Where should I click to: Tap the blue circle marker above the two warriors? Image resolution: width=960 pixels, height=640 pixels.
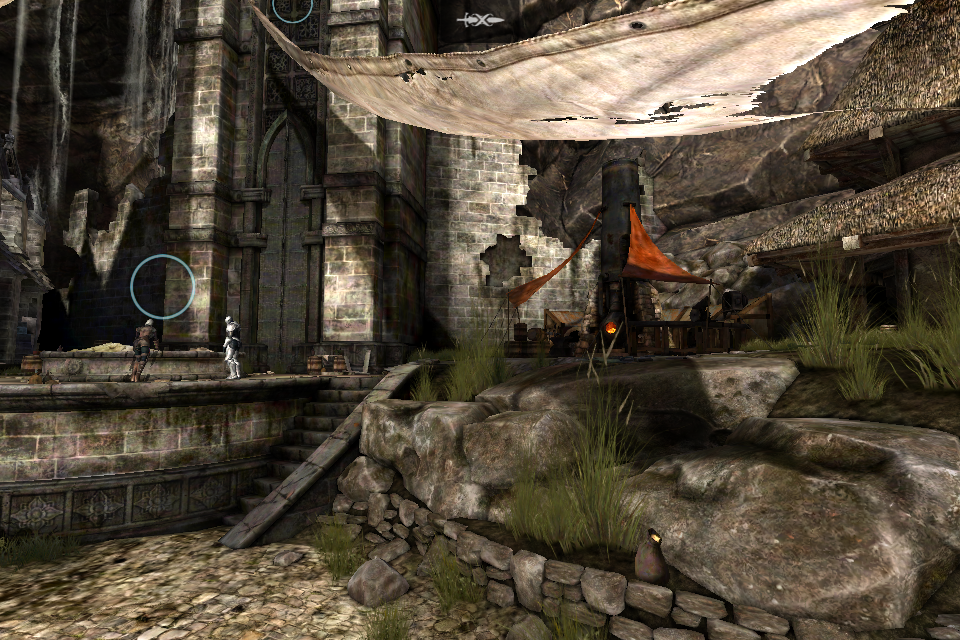point(162,287)
